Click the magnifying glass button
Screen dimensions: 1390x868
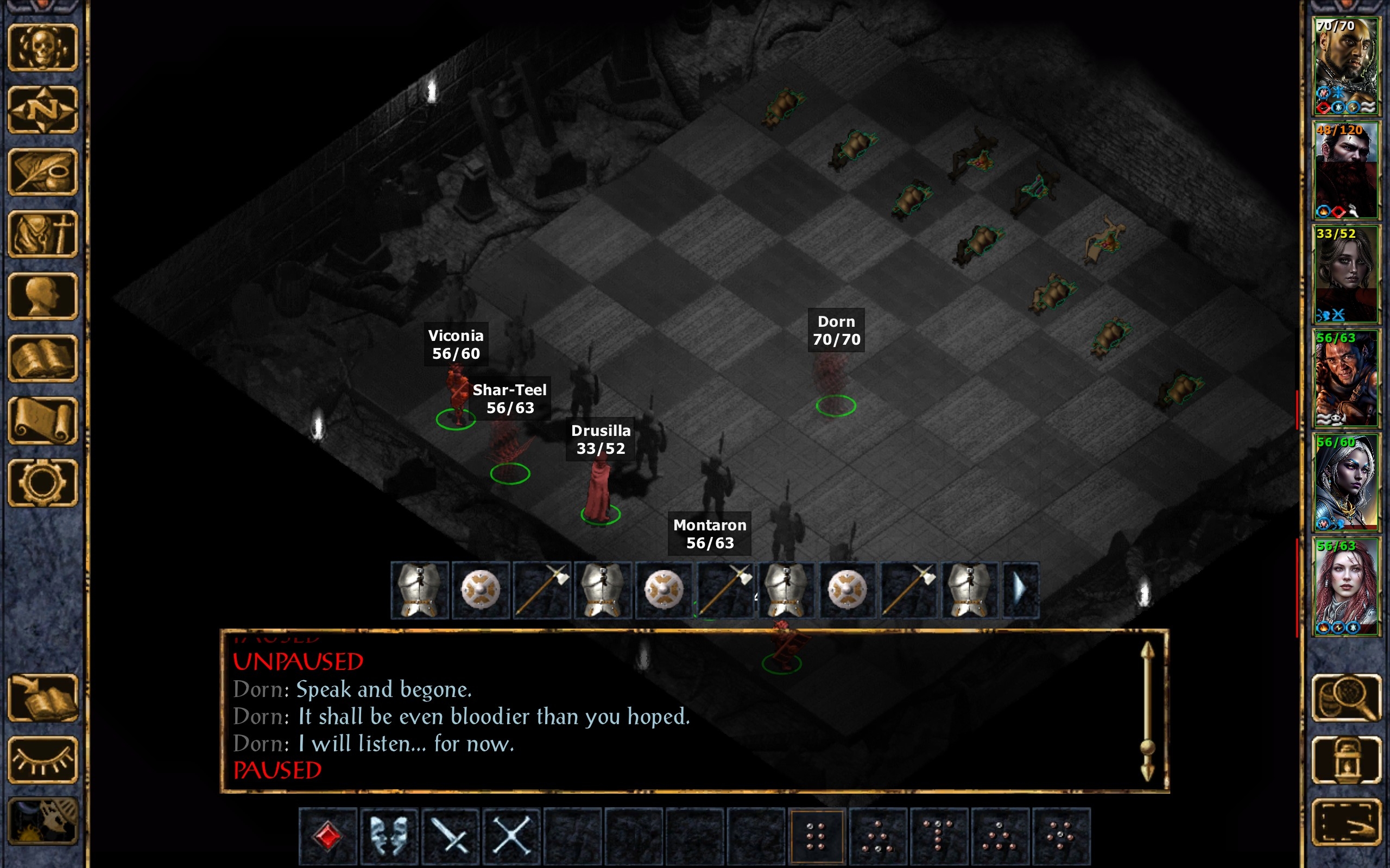[x=1347, y=698]
